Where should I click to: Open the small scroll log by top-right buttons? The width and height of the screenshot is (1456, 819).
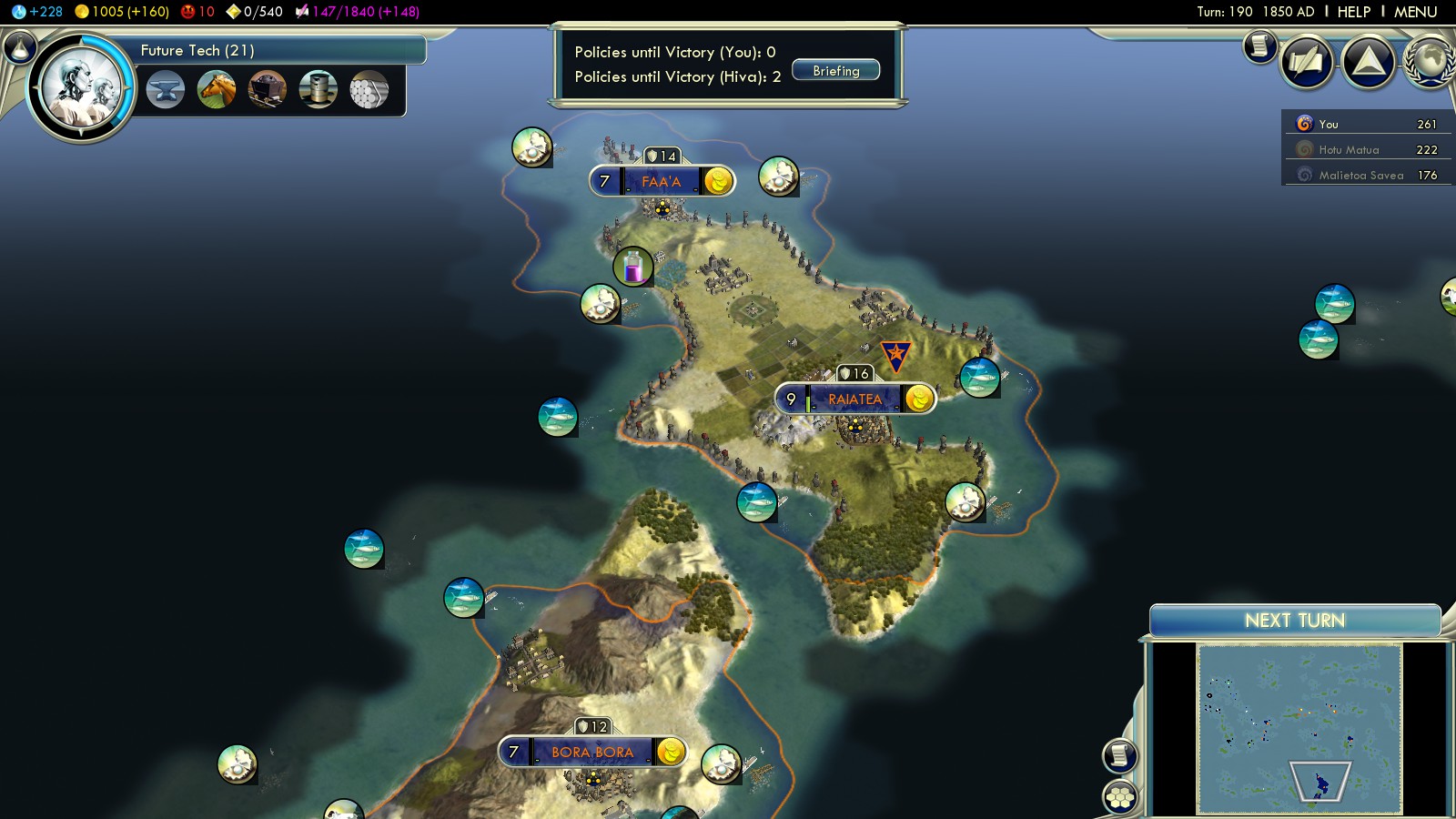(x=1259, y=45)
